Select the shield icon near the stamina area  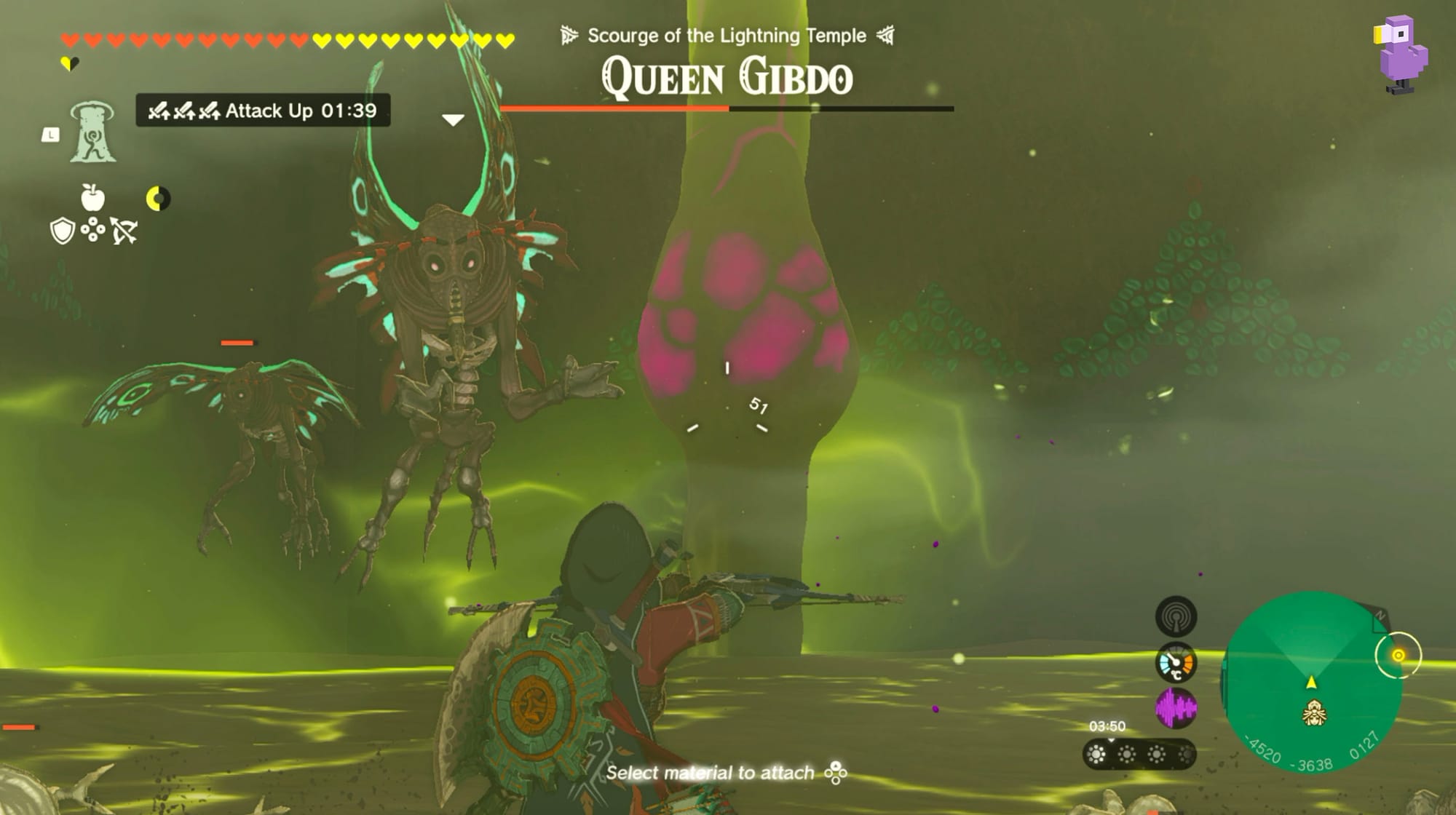(63, 230)
